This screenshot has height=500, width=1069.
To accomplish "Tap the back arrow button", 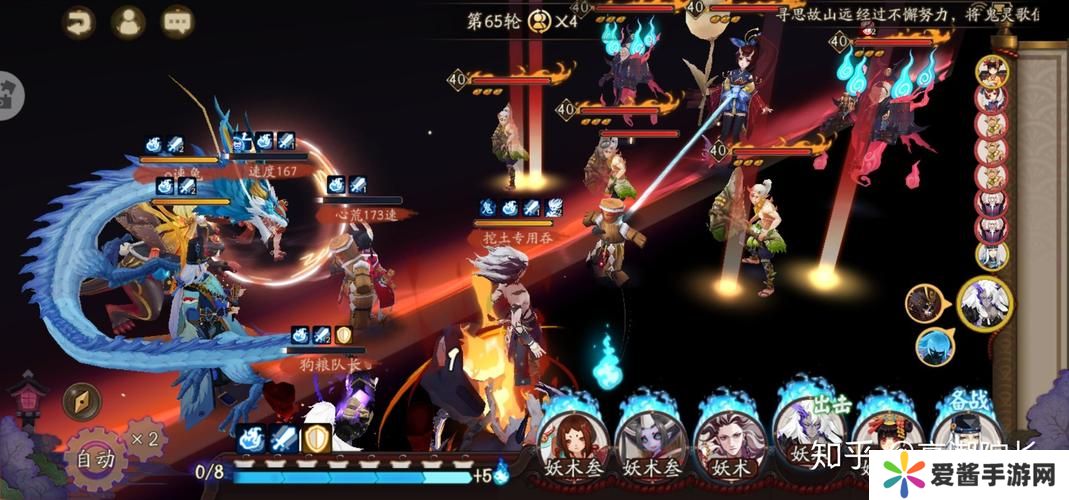I will tap(78, 22).
